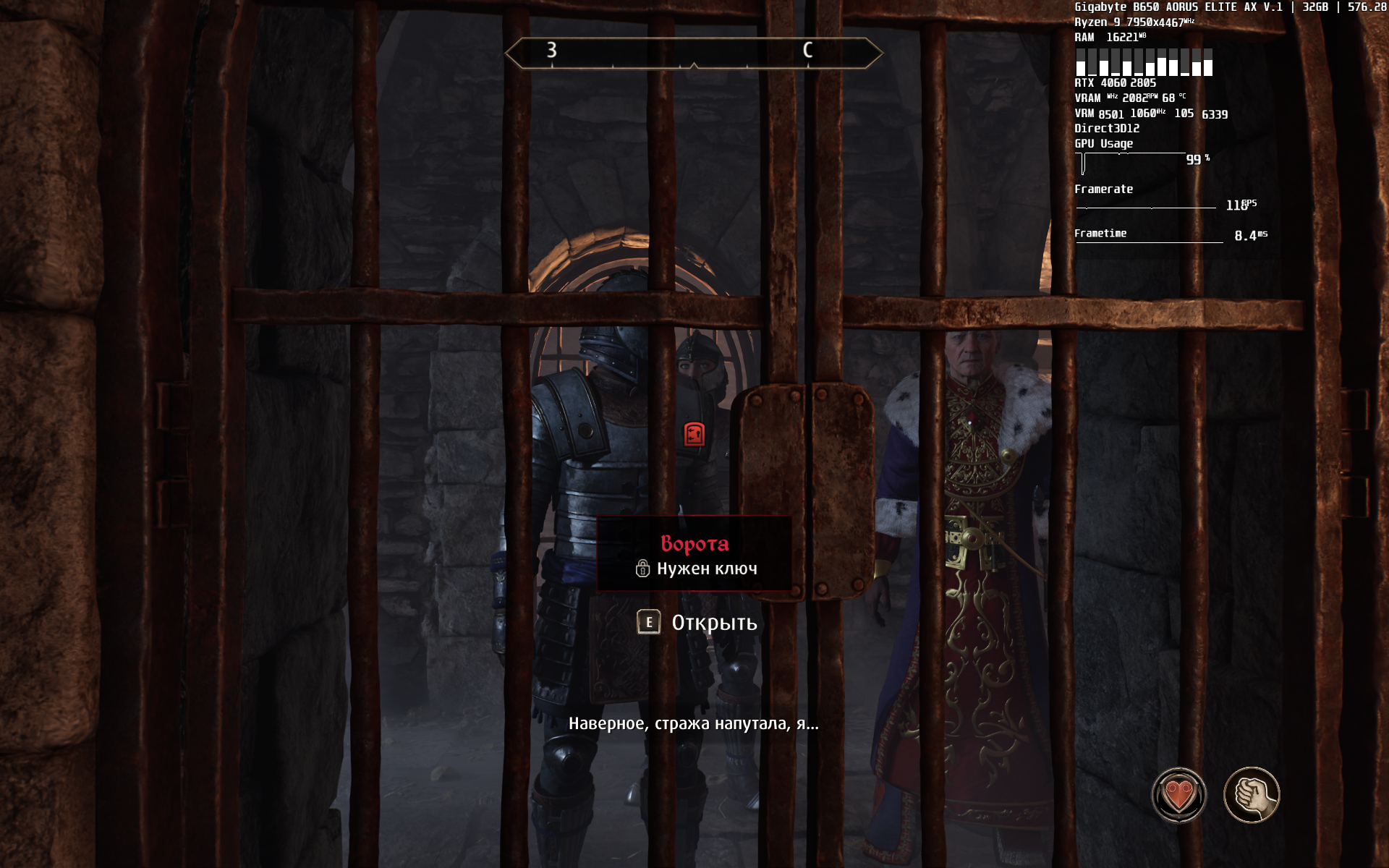Select the heart status icon
Screen dimensions: 1389x868
(x=1178, y=795)
